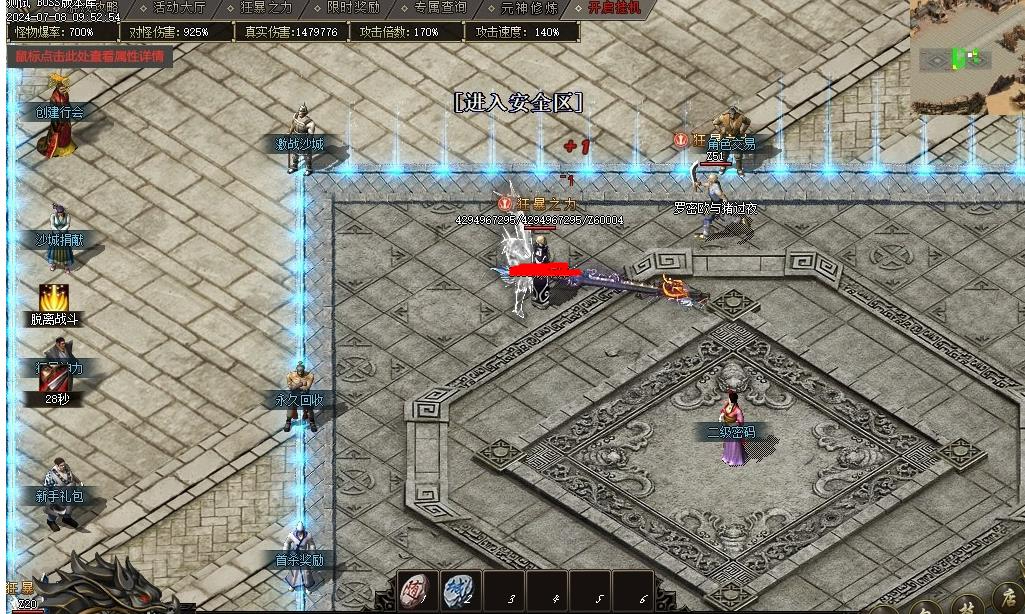The image size is (1025, 614).
Task: Open the 技 skills round button
Action: pyautogui.click(x=965, y=606)
